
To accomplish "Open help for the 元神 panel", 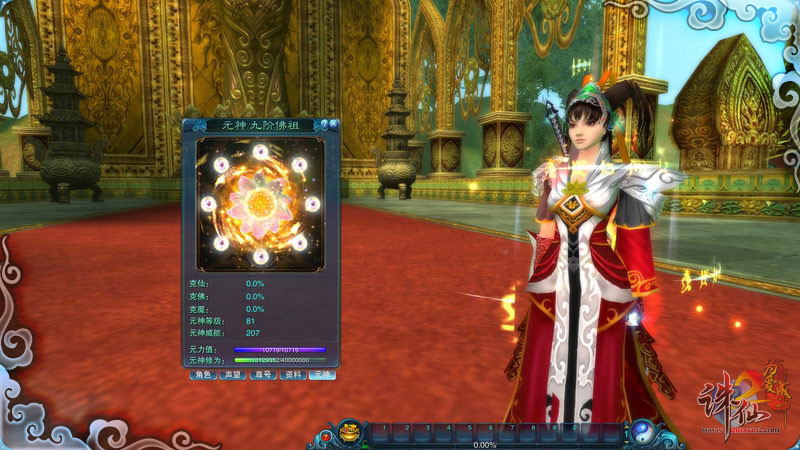I will coord(322,125).
